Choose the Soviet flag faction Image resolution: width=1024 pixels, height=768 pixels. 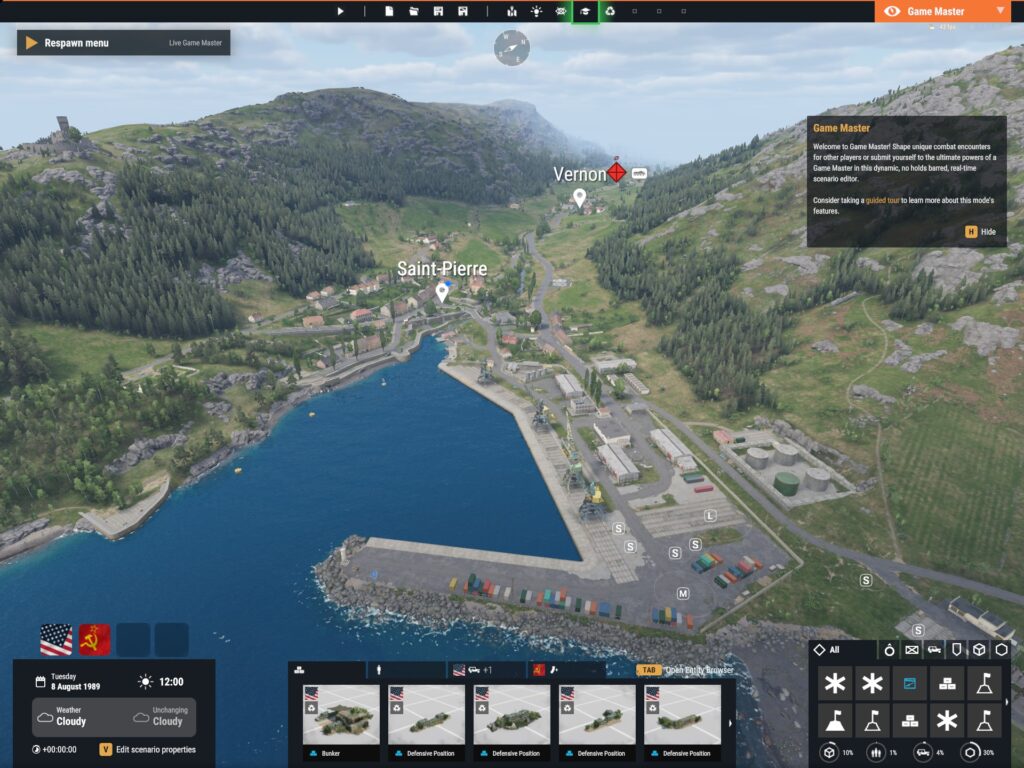click(95, 639)
